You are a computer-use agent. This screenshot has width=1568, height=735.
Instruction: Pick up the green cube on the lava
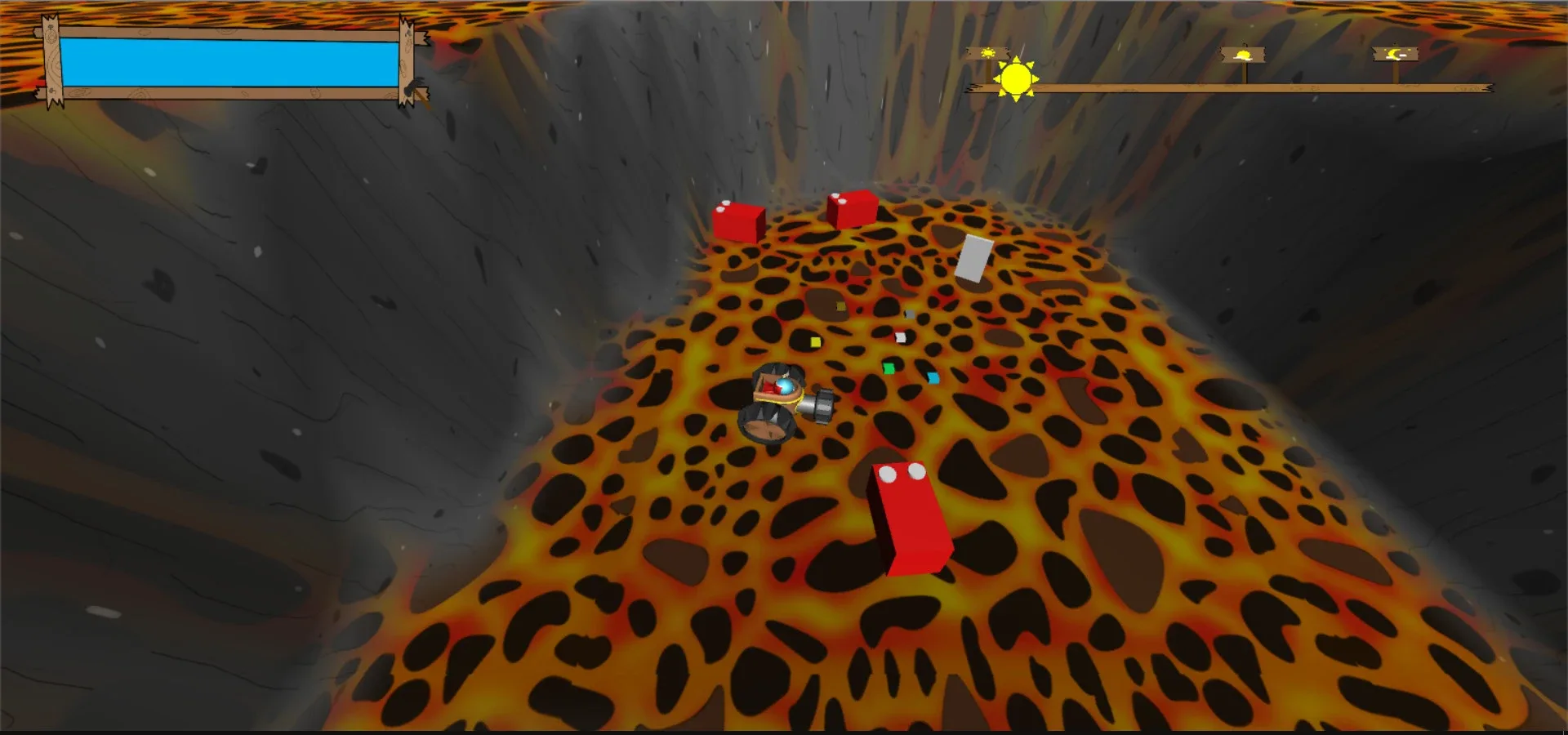pyautogui.click(x=889, y=368)
